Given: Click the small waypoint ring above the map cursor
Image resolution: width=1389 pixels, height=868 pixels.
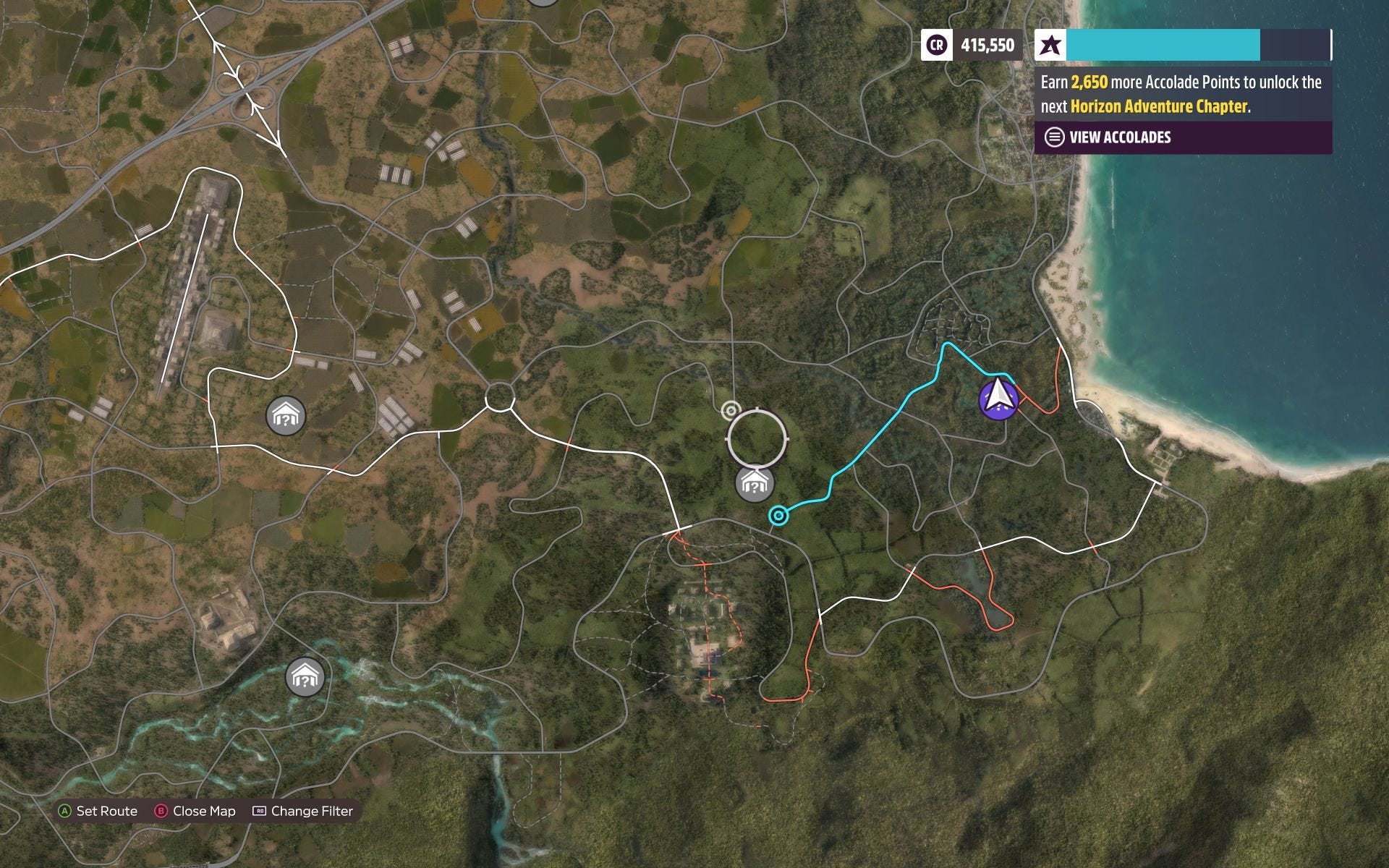Looking at the screenshot, I should (x=730, y=411).
